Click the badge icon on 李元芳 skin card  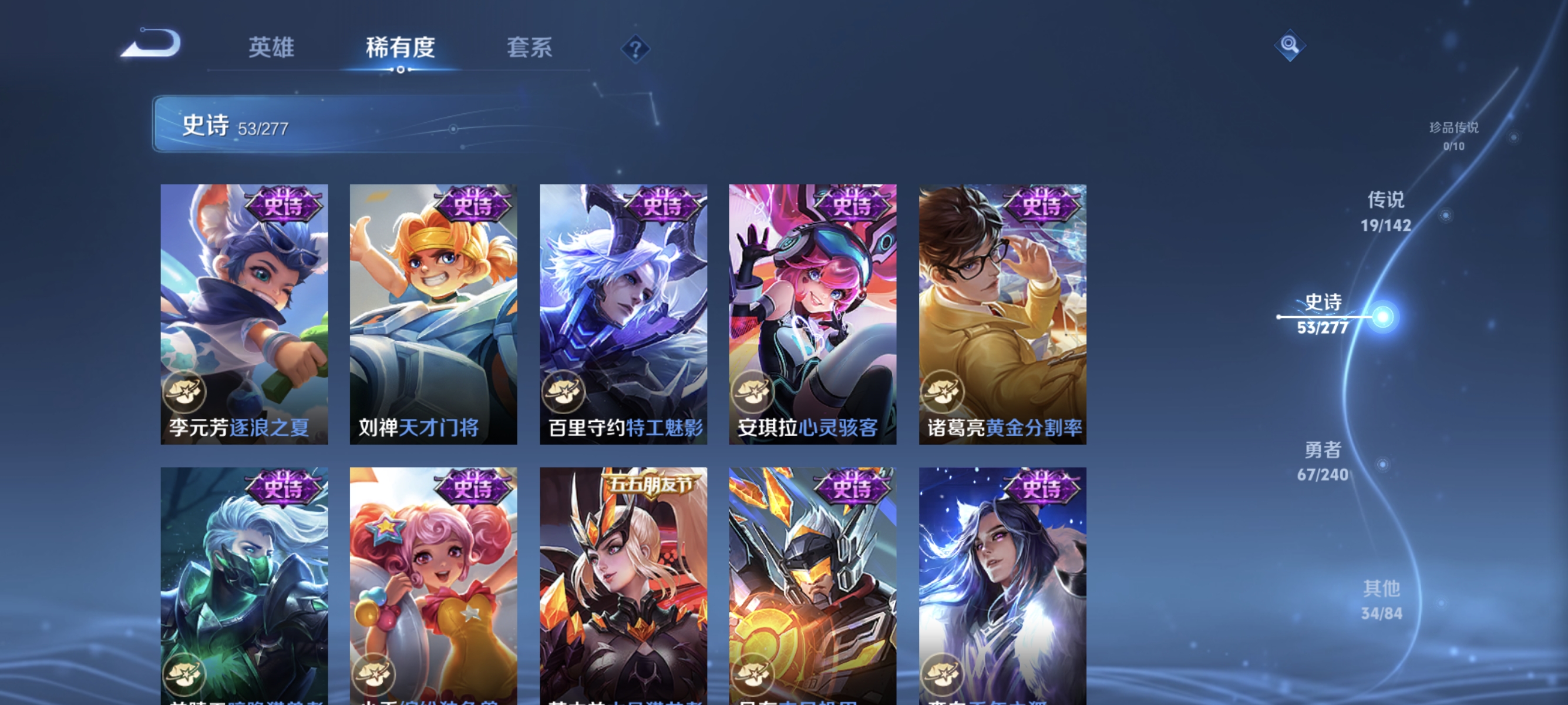tap(184, 392)
